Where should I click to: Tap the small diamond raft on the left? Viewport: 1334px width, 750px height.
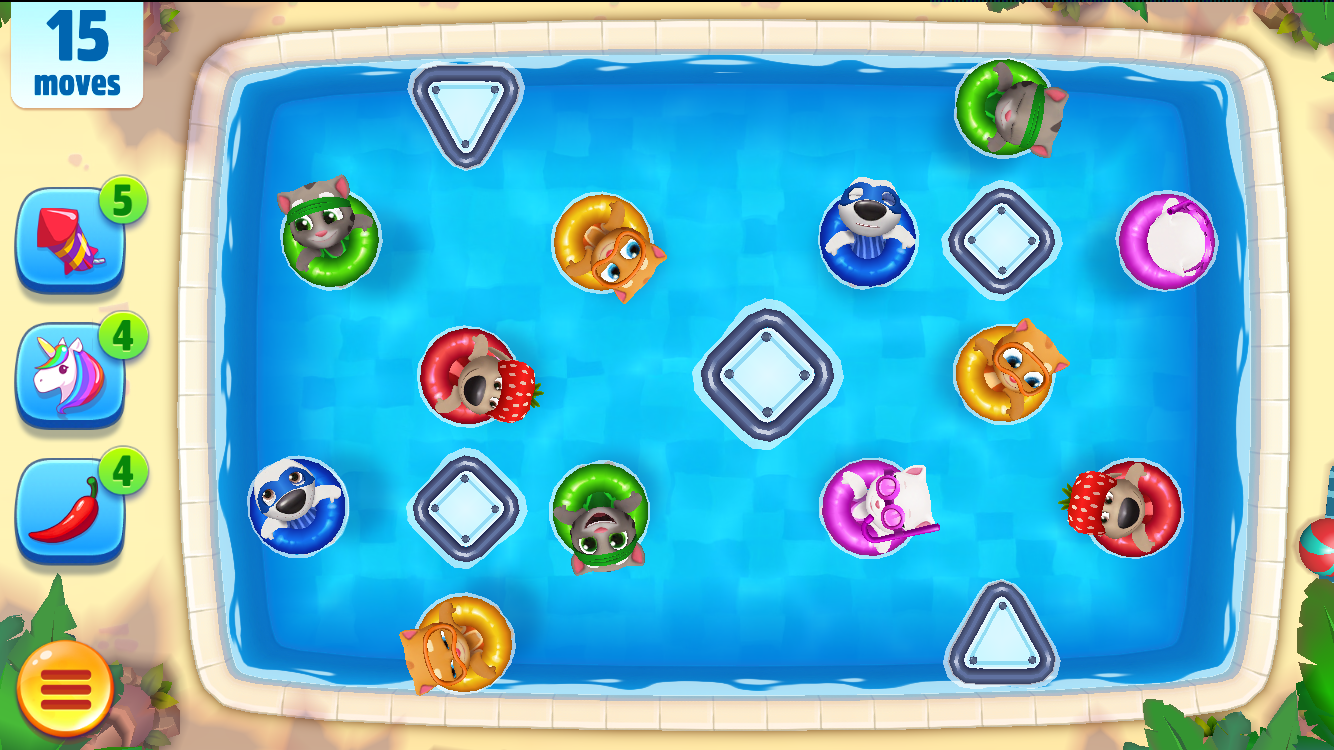(466, 508)
